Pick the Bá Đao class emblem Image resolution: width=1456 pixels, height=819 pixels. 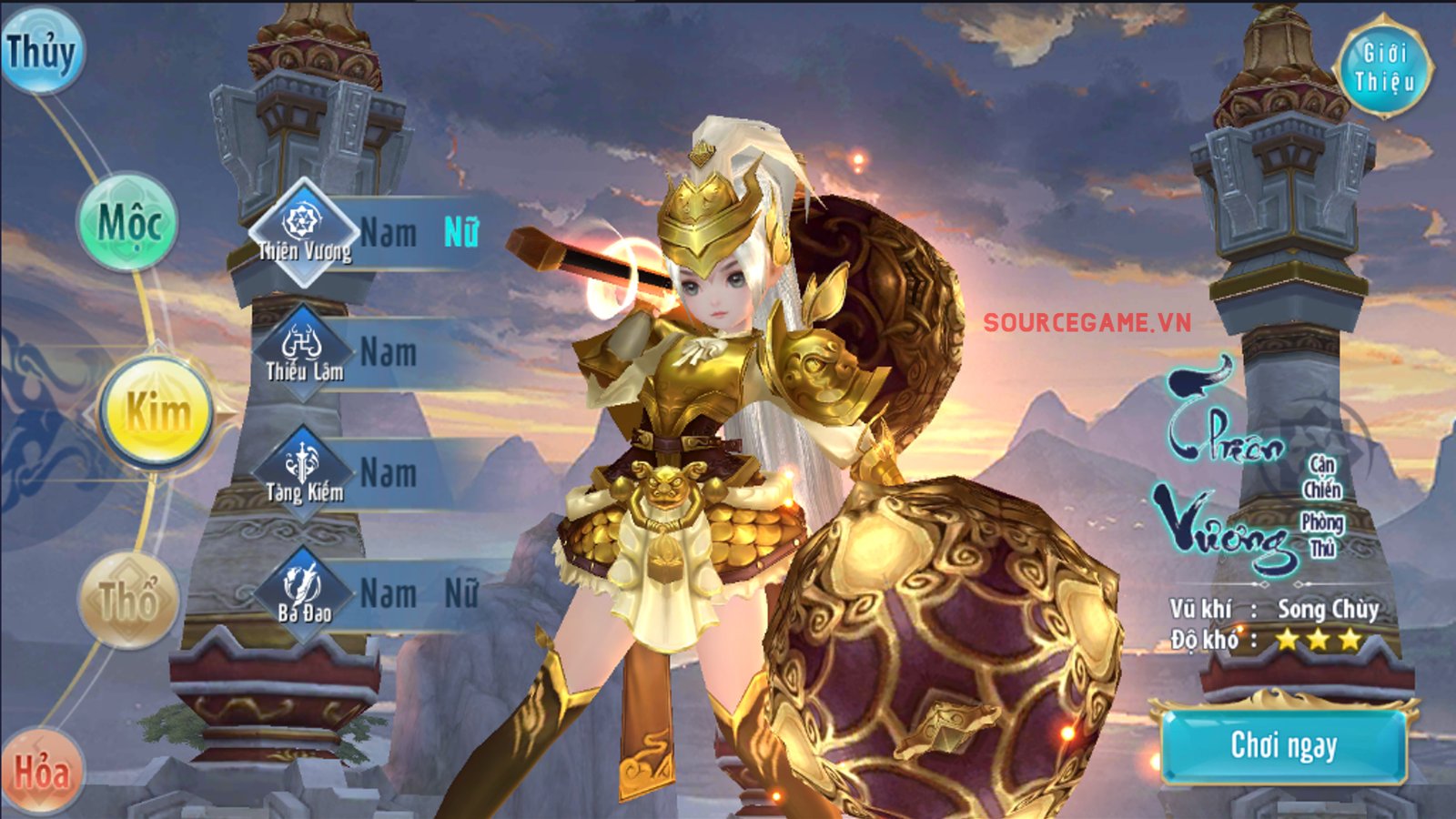(x=303, y=593)
